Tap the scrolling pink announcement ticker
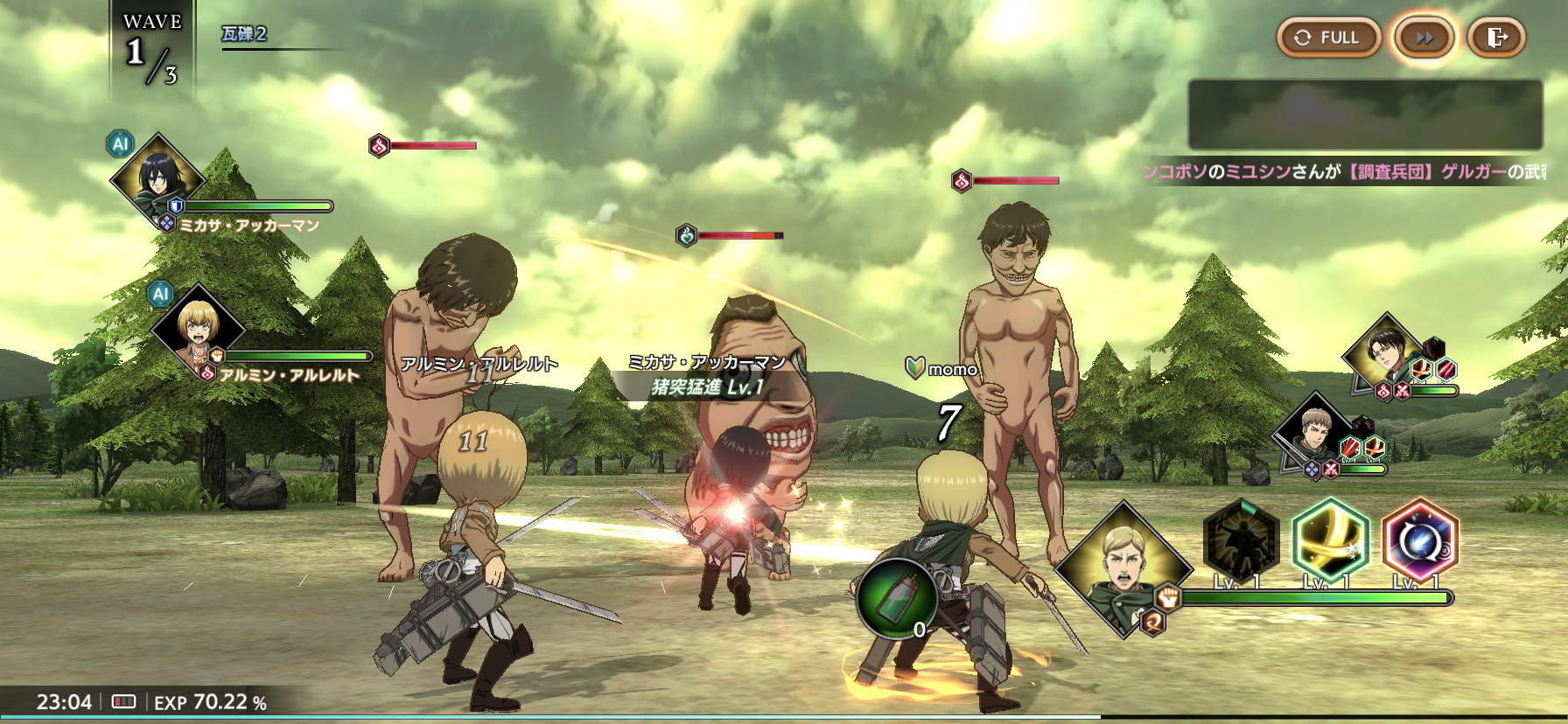Screen dimensions: 1568x724 coord(1345,171)
